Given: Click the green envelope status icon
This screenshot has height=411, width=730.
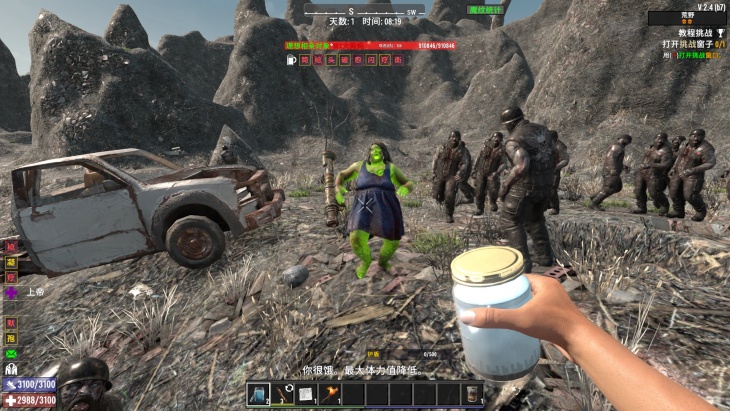Looking at the screenshot, I should [x=12, y=353].
